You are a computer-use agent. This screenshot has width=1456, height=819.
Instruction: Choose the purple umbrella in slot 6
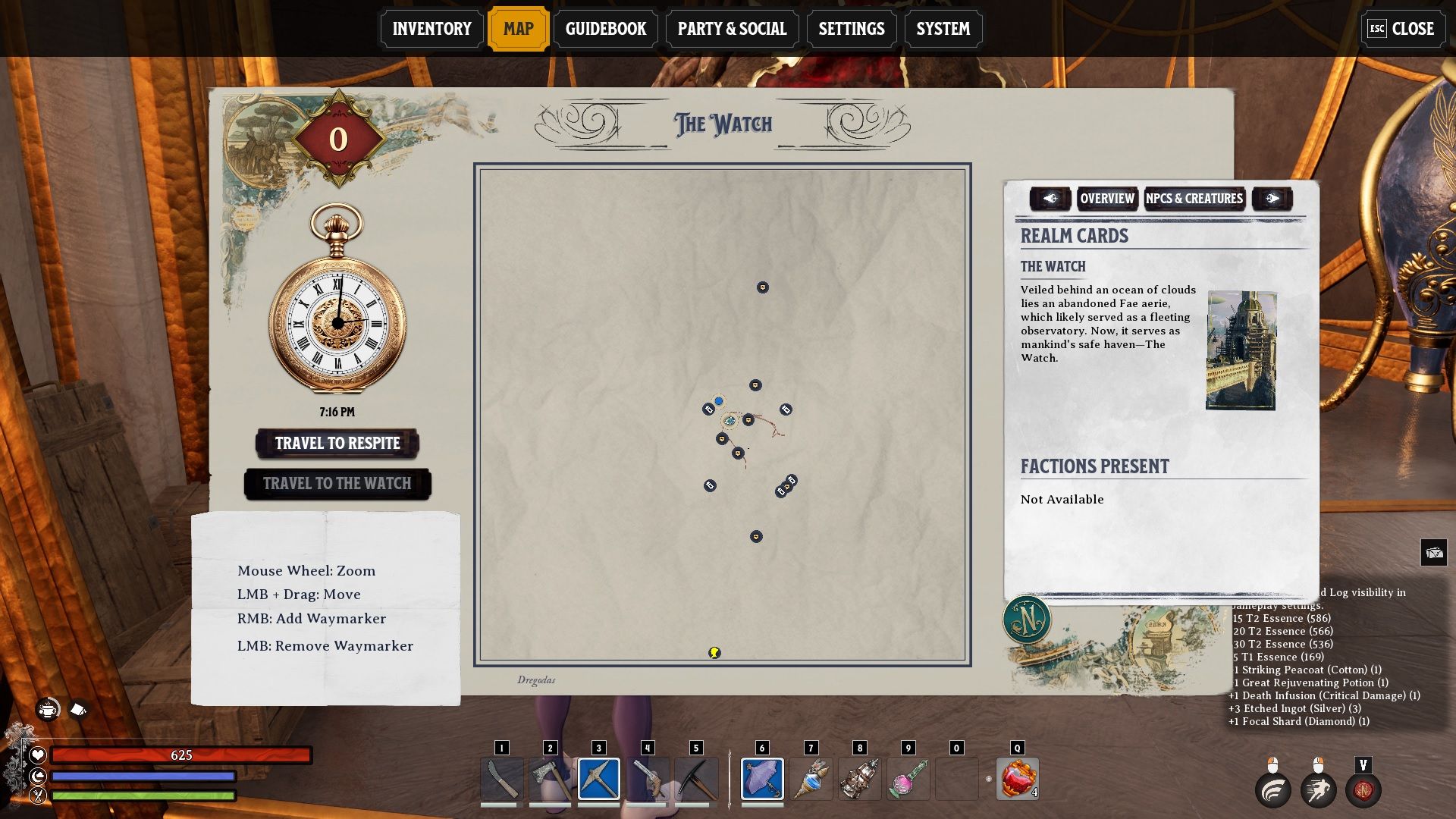point(762,779)
